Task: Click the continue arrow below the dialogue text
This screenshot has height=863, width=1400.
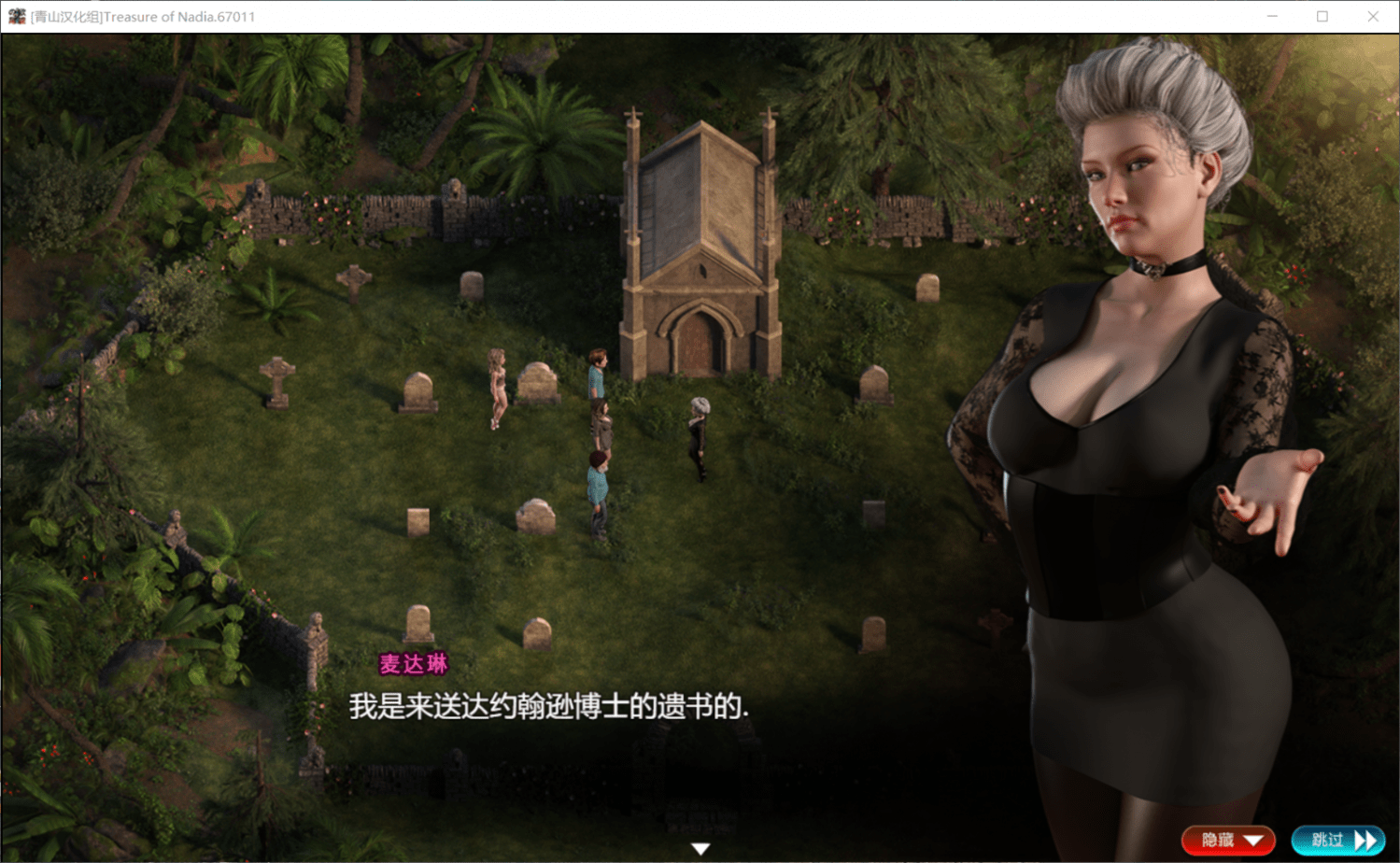Action: pyautogui.click(x=700, y=848)
